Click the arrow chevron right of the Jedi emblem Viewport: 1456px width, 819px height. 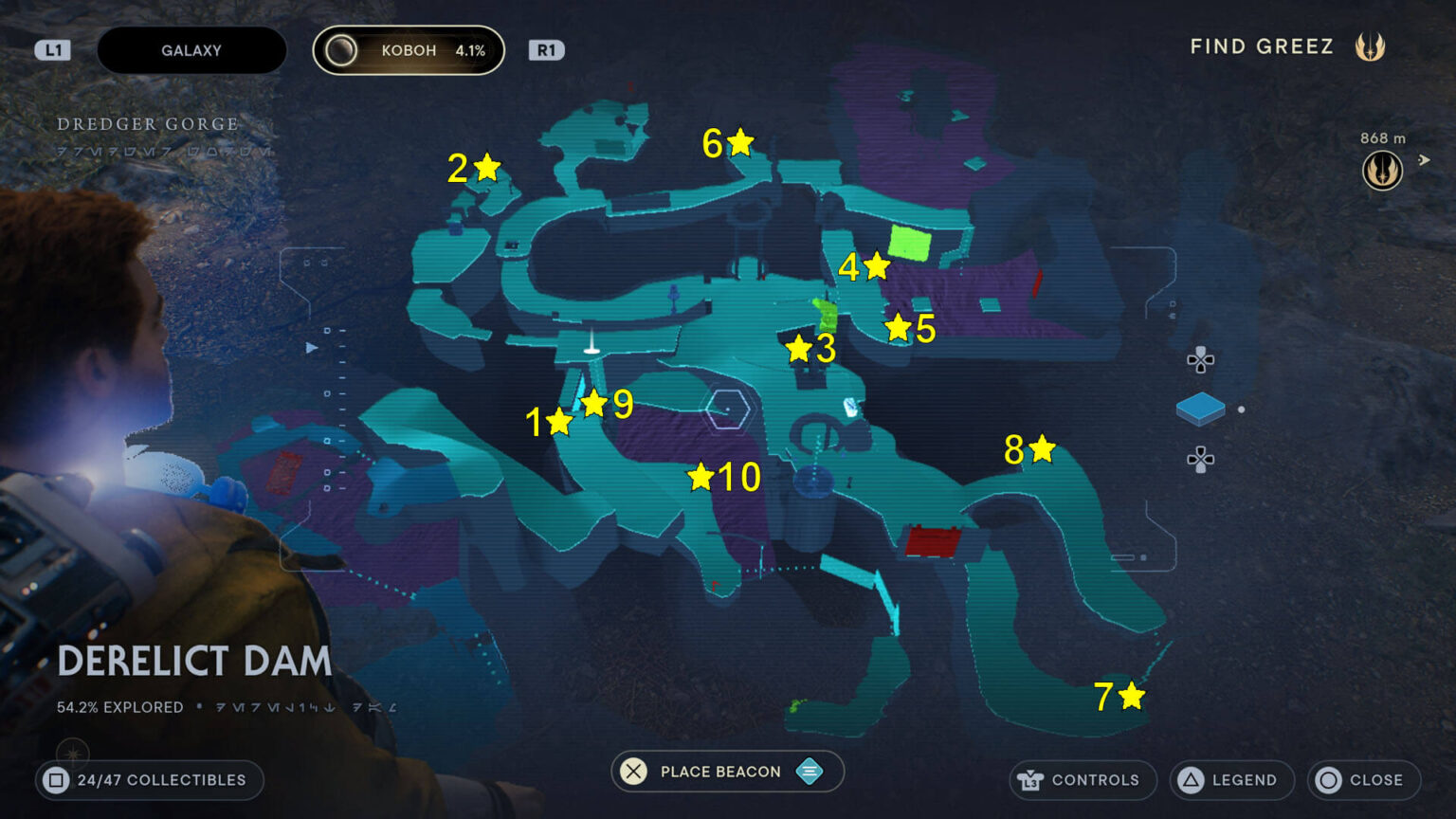(x=1426, y=161)
